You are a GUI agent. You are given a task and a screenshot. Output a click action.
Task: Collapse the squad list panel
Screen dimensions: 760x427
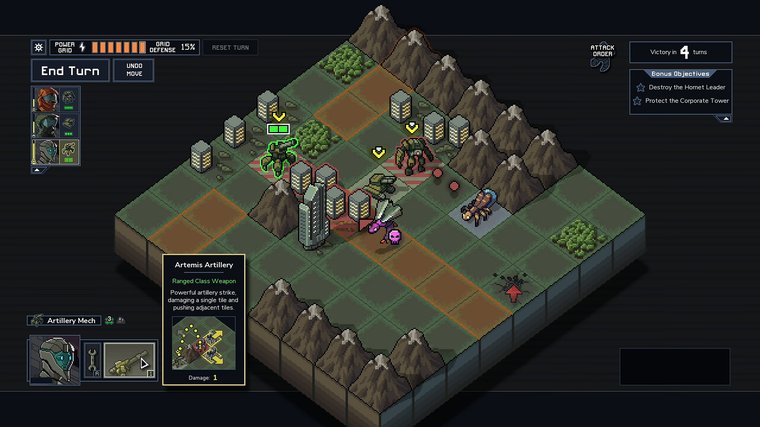click(38, 170)
